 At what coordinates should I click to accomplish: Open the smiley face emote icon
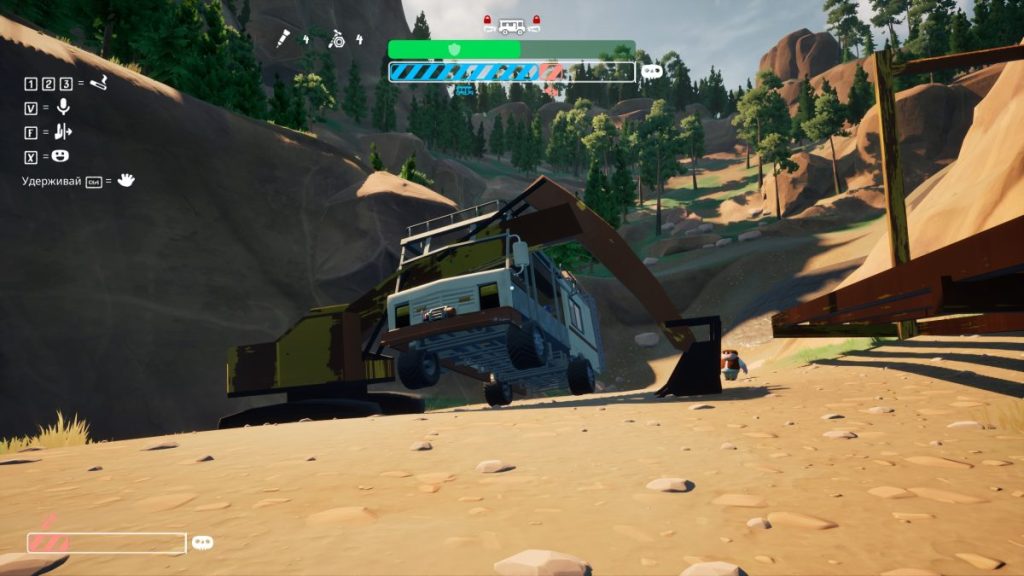point(61,156)
